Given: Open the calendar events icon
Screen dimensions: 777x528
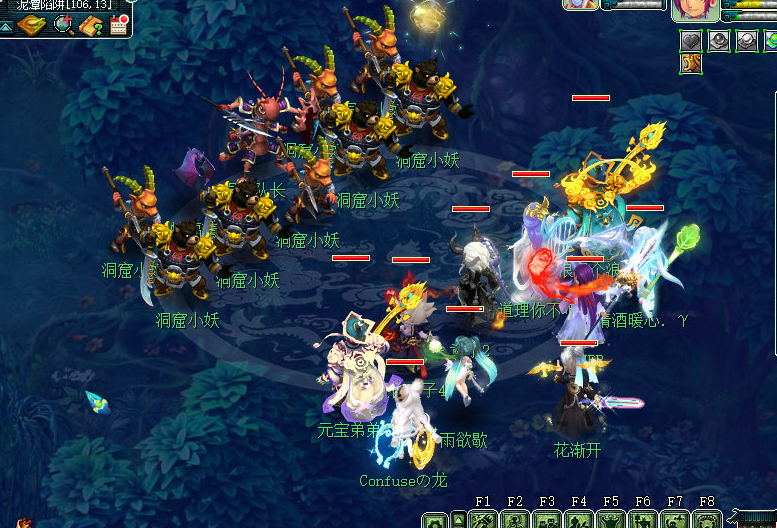Looking at the screenshot, I should [120, 24].
